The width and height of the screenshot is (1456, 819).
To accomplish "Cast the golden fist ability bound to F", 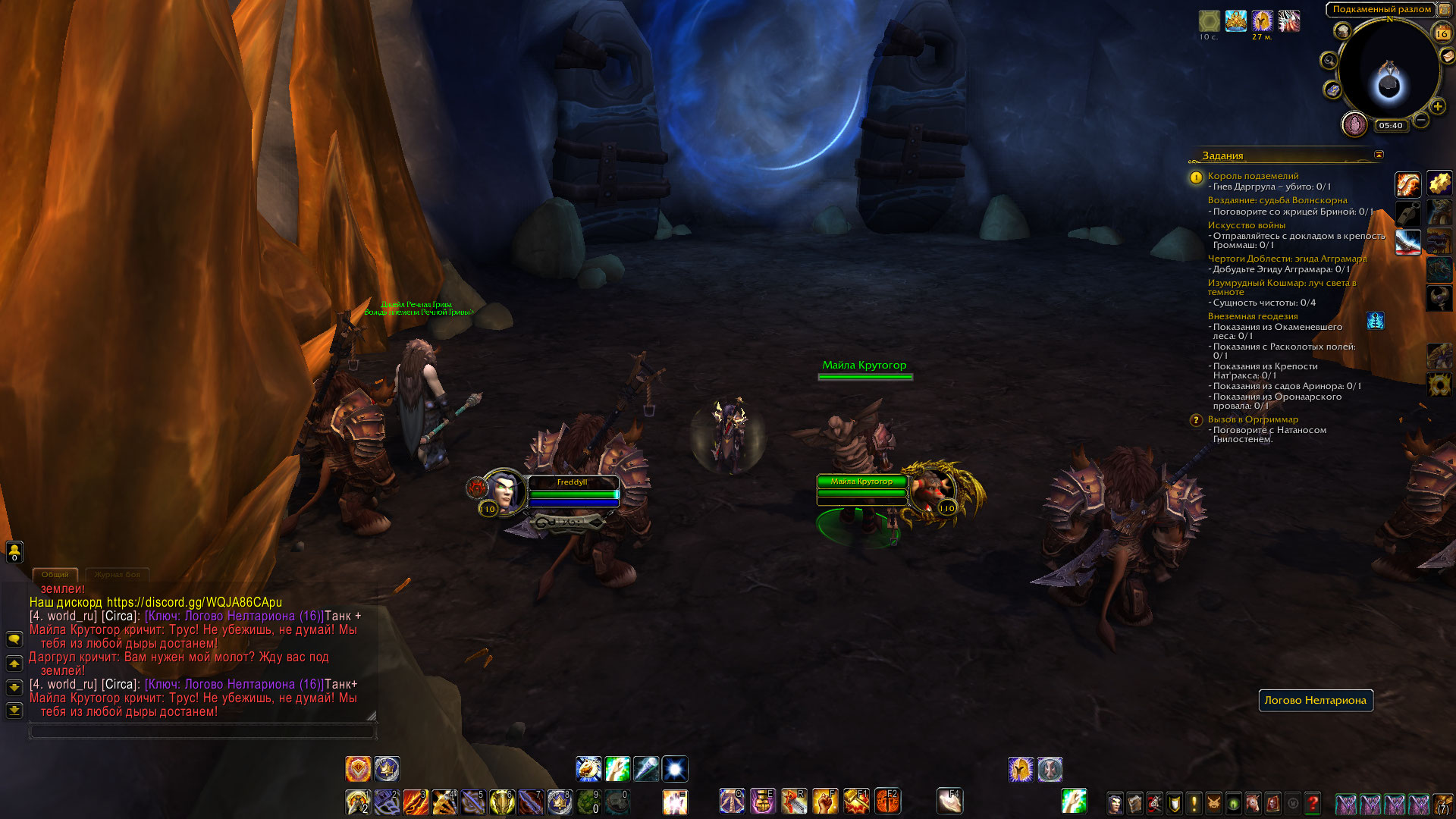I will (825, 802).
